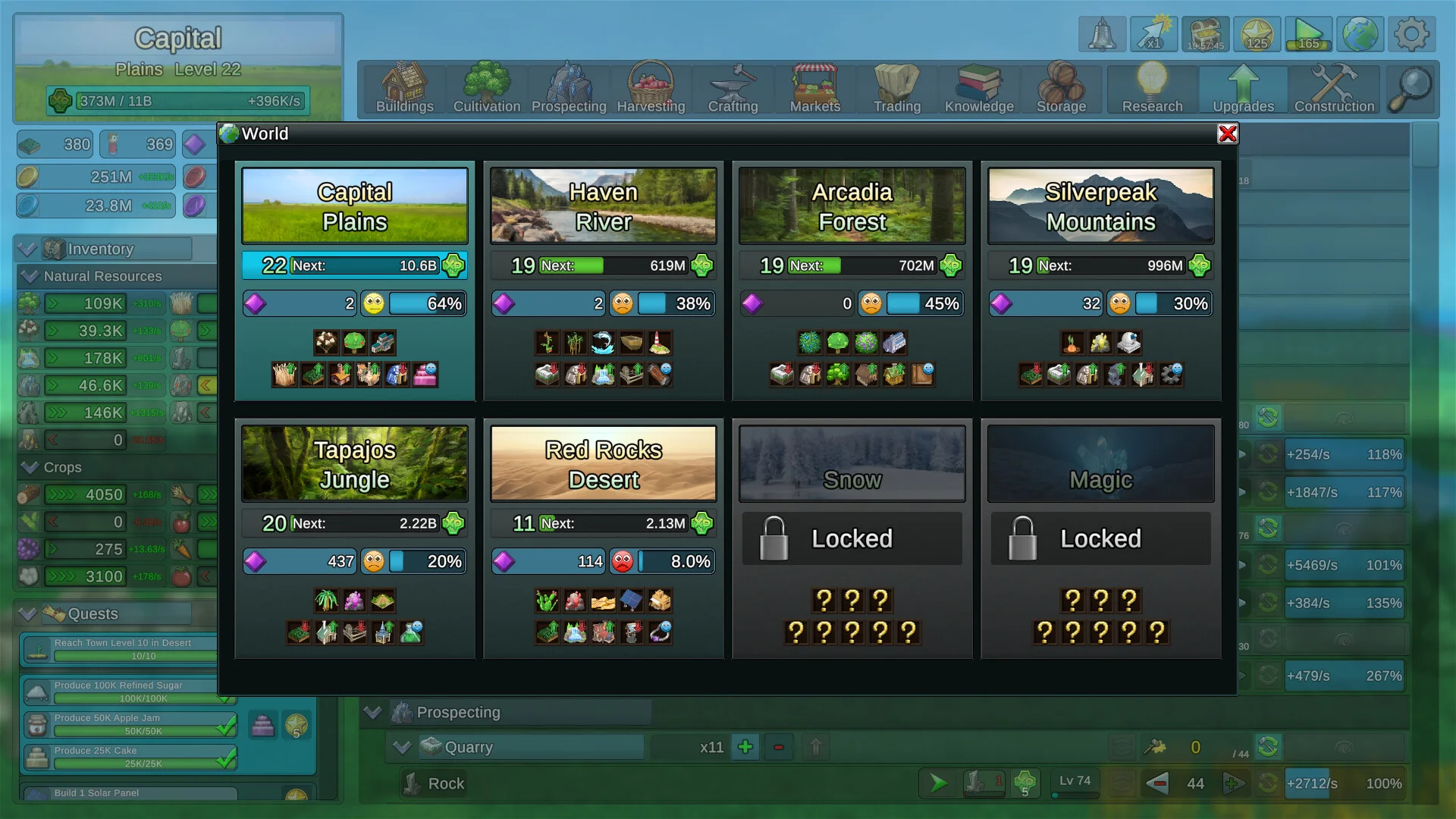This screenshot has width=1456, height=819.
Task: Open the Construction menu
Action: [1334, 89]
